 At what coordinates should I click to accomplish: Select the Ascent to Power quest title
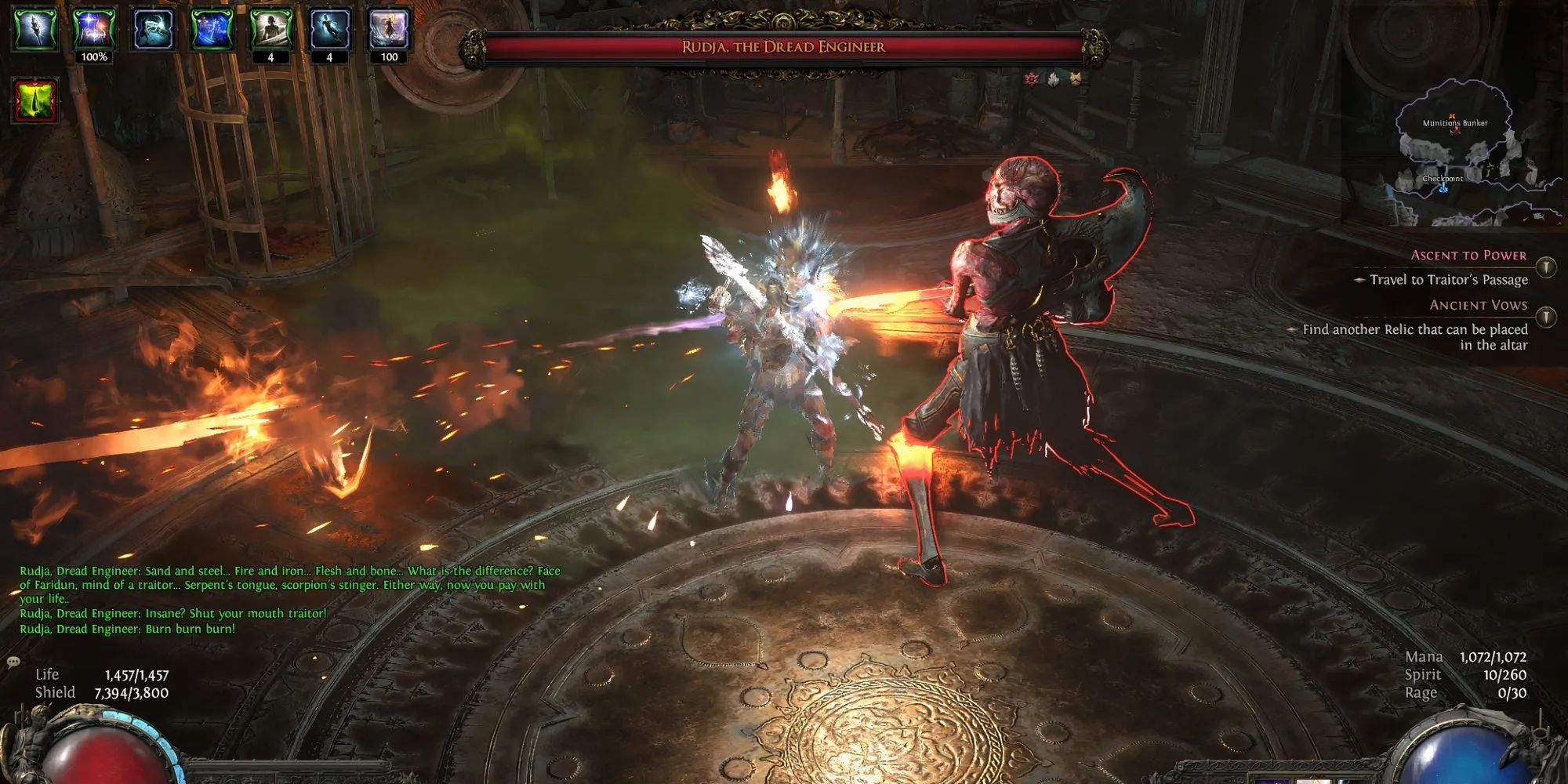(x=1468, y=256)
